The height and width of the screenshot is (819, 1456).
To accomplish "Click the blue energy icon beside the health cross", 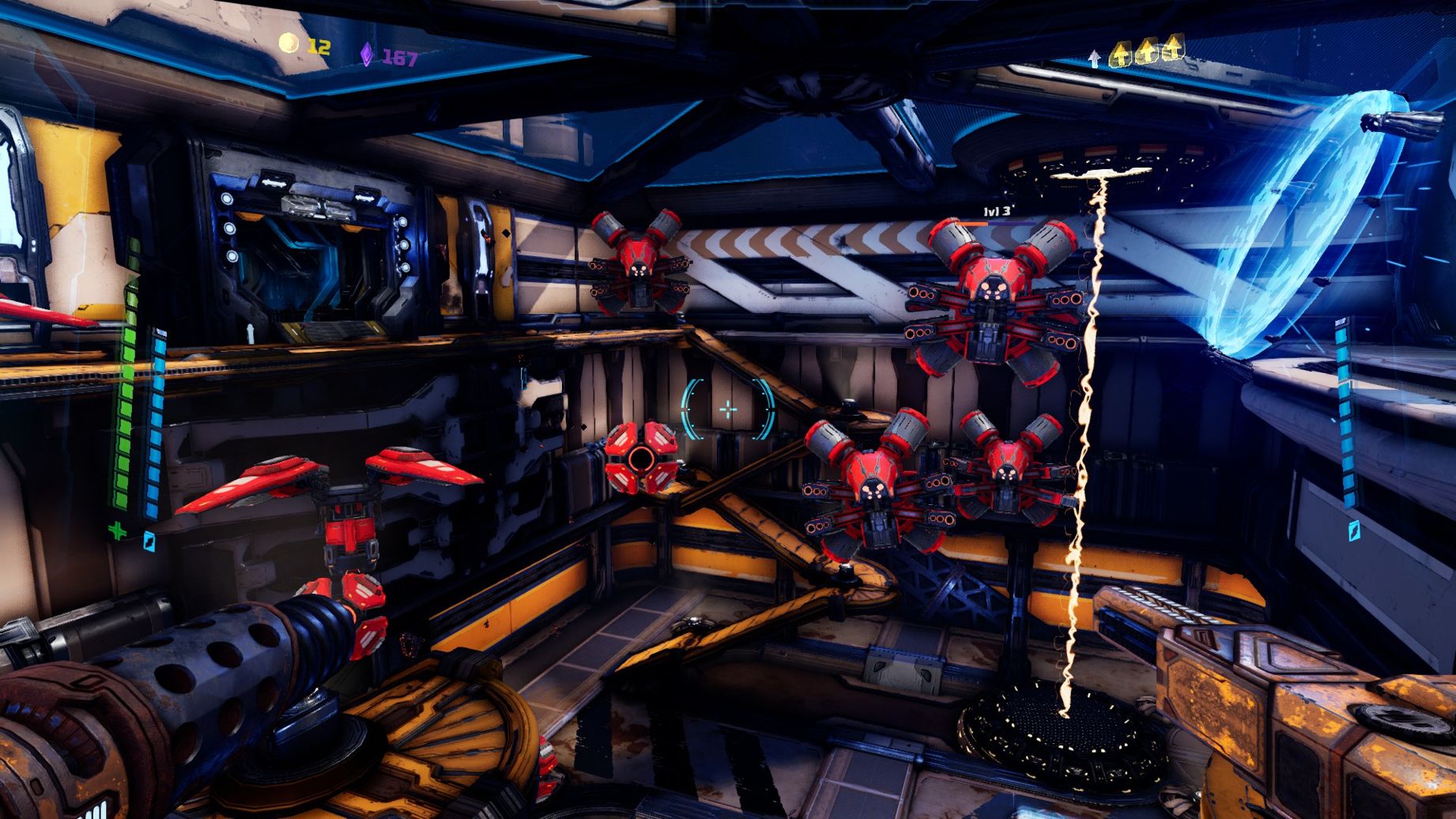I will [149, 542].
